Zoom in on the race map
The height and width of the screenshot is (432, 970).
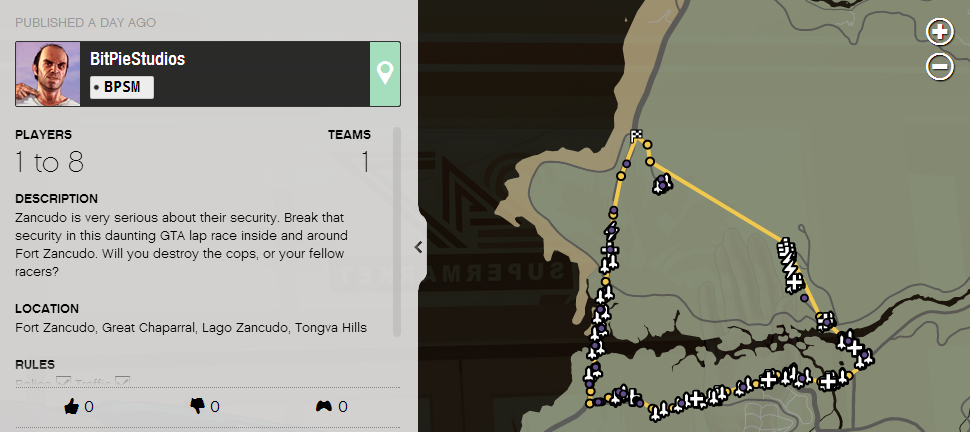(940, 33)
